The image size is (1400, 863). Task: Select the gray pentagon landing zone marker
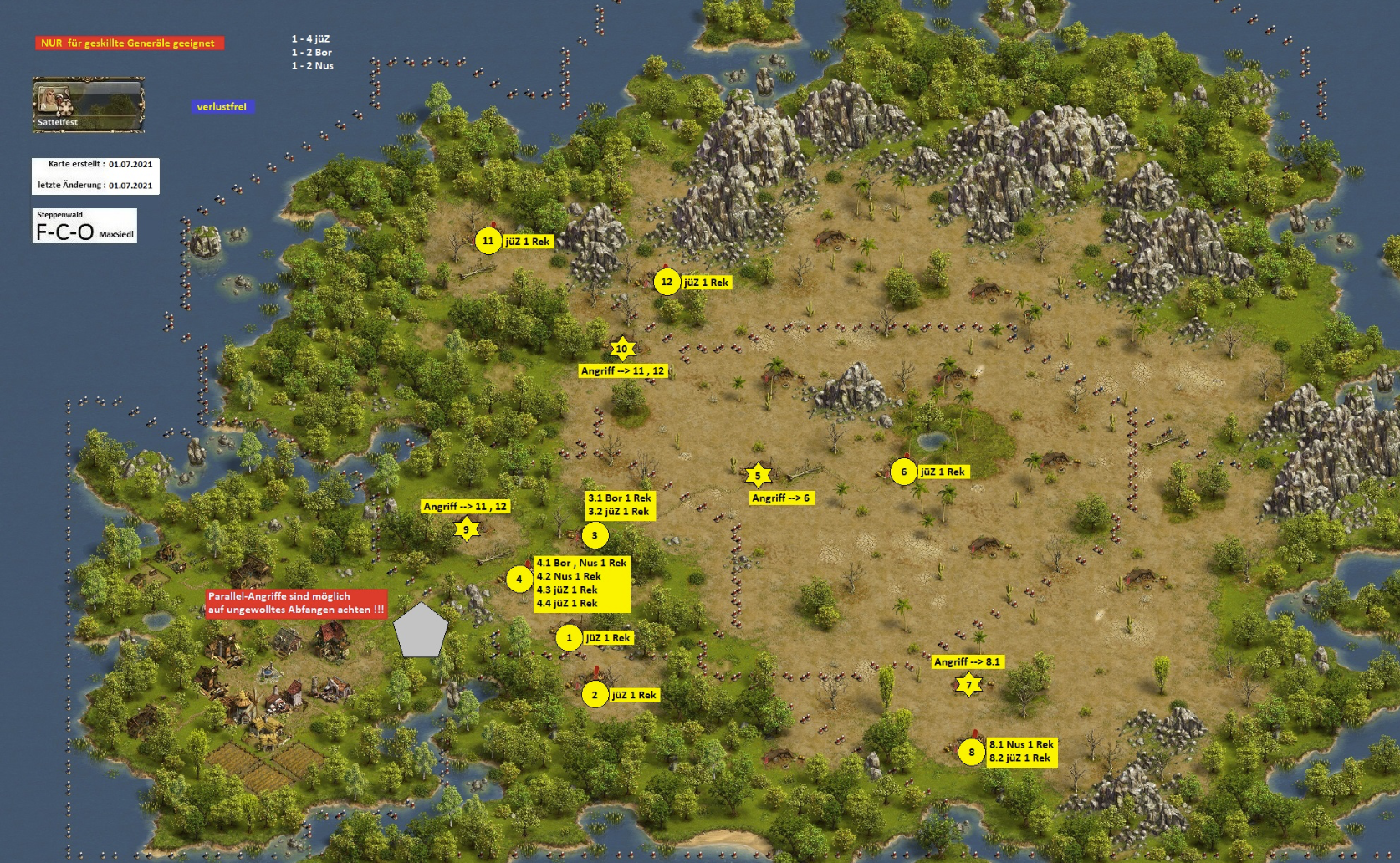pos(421,630)
